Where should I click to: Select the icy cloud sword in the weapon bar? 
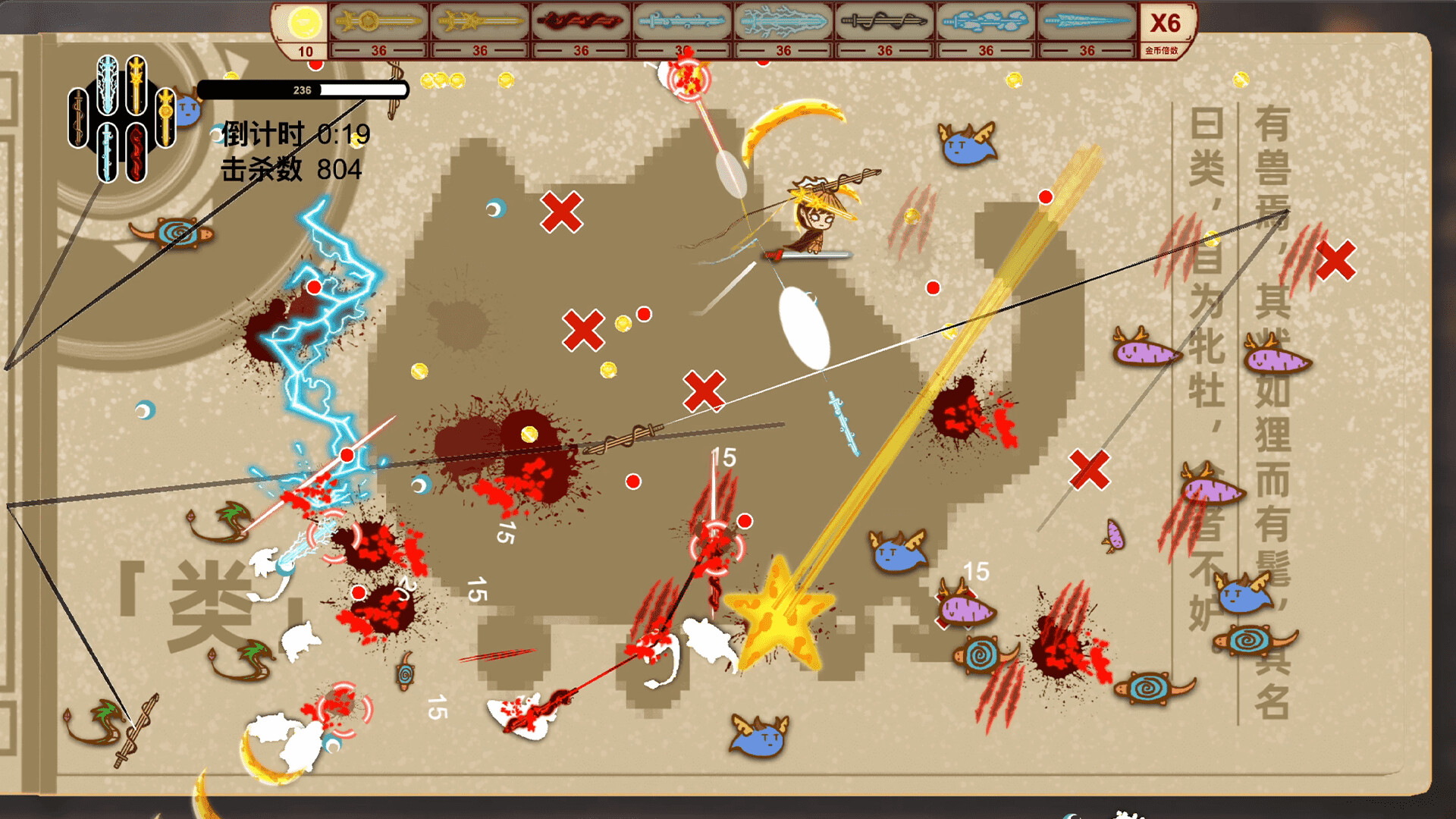tap(984, 23)
